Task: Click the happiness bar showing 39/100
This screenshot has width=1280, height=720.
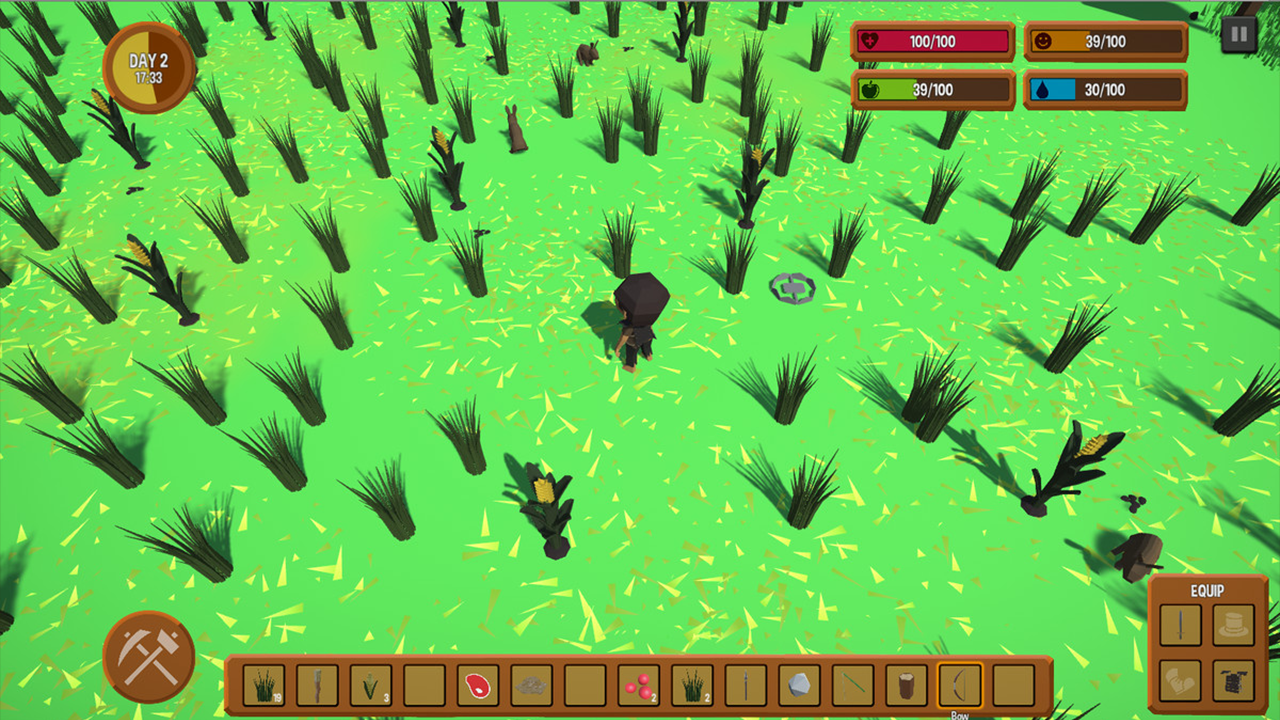Action: point(1104,42)
